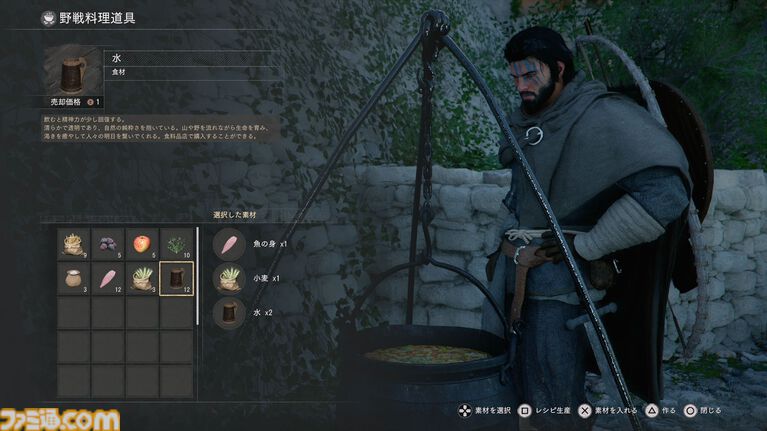The image size is (767, 431).
Task: Choose the green herbs ingredient slot
Action: tap(176, 245)
